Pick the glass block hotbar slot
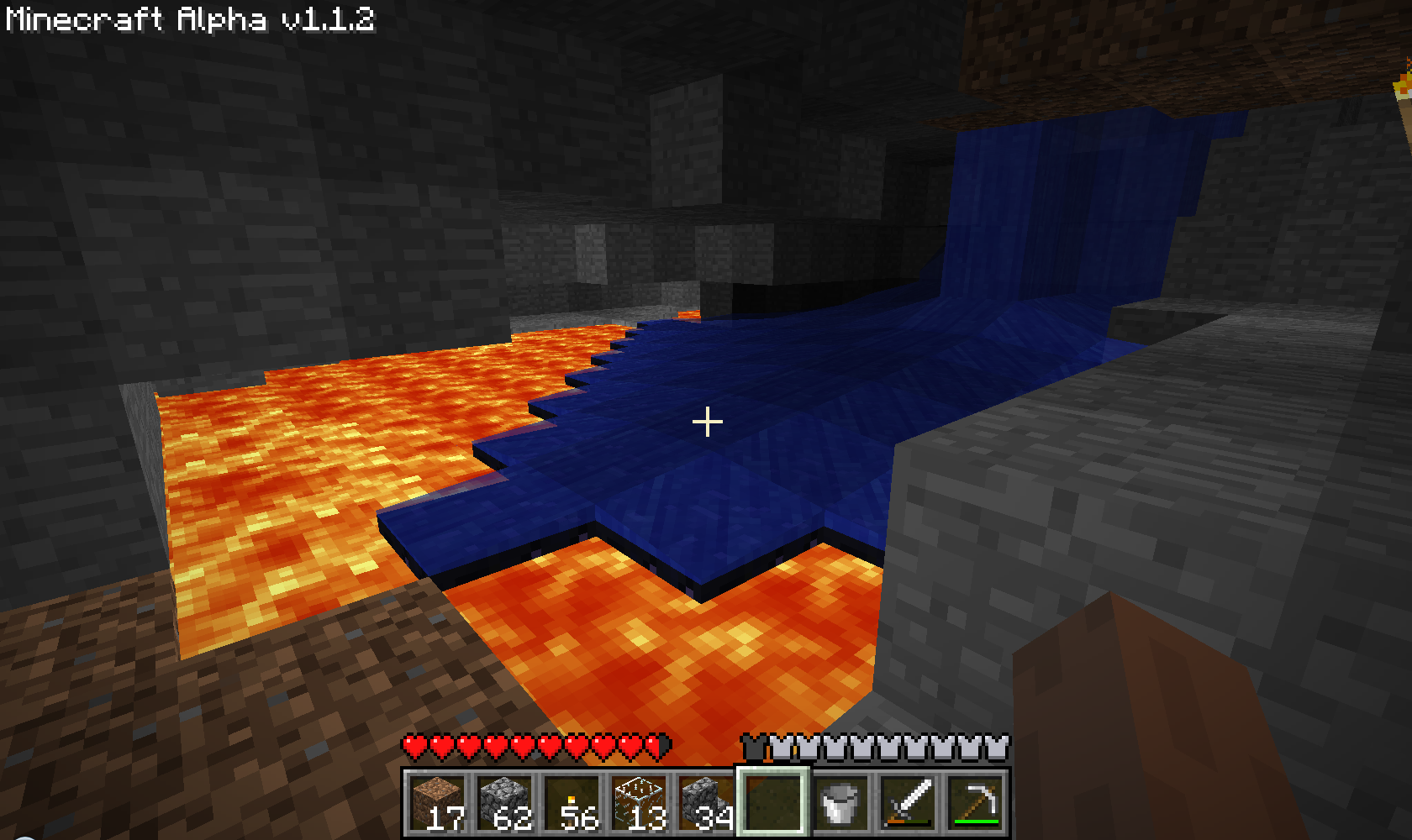 (x=639, y=802)
